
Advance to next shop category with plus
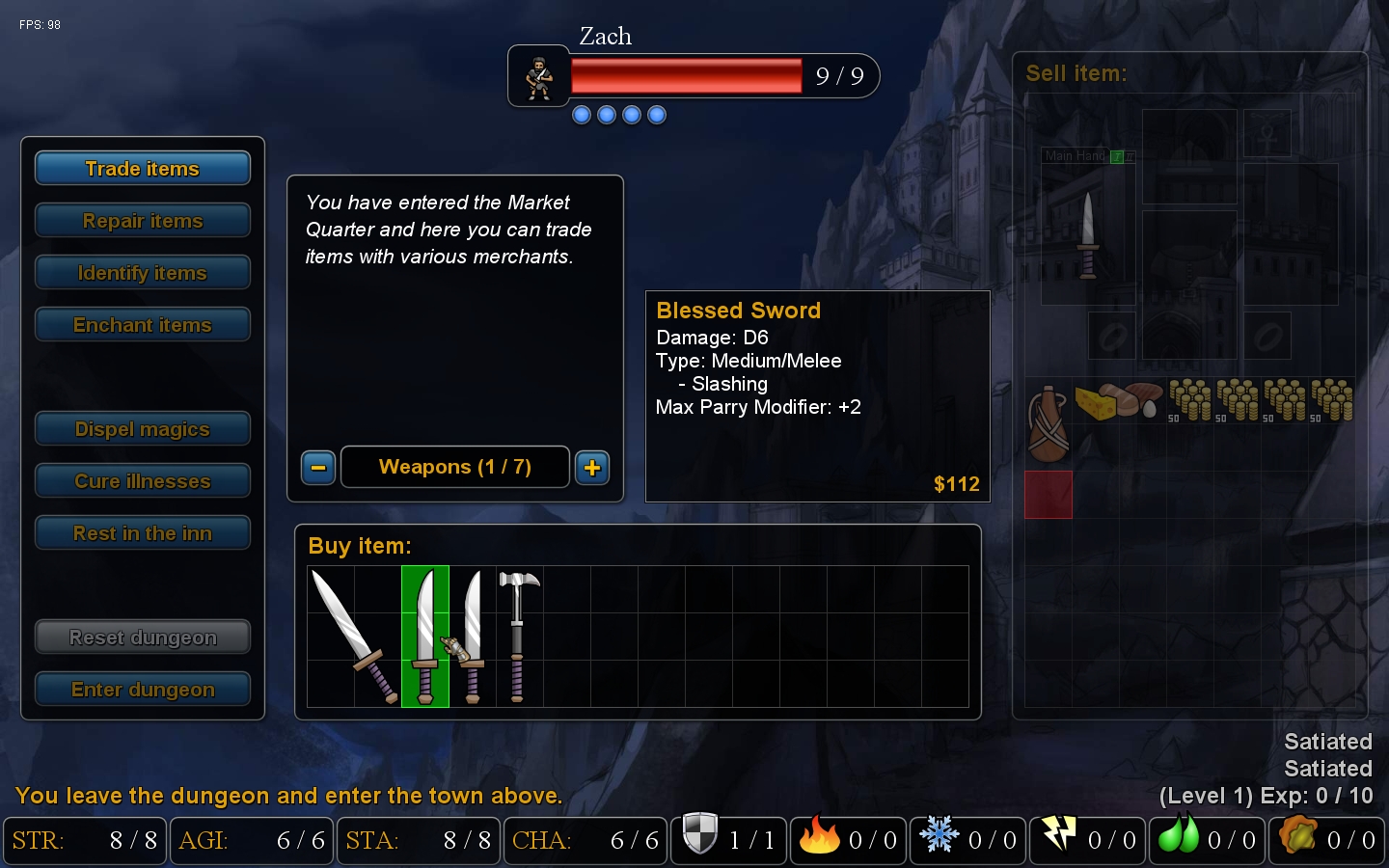[x=592, y=468]
